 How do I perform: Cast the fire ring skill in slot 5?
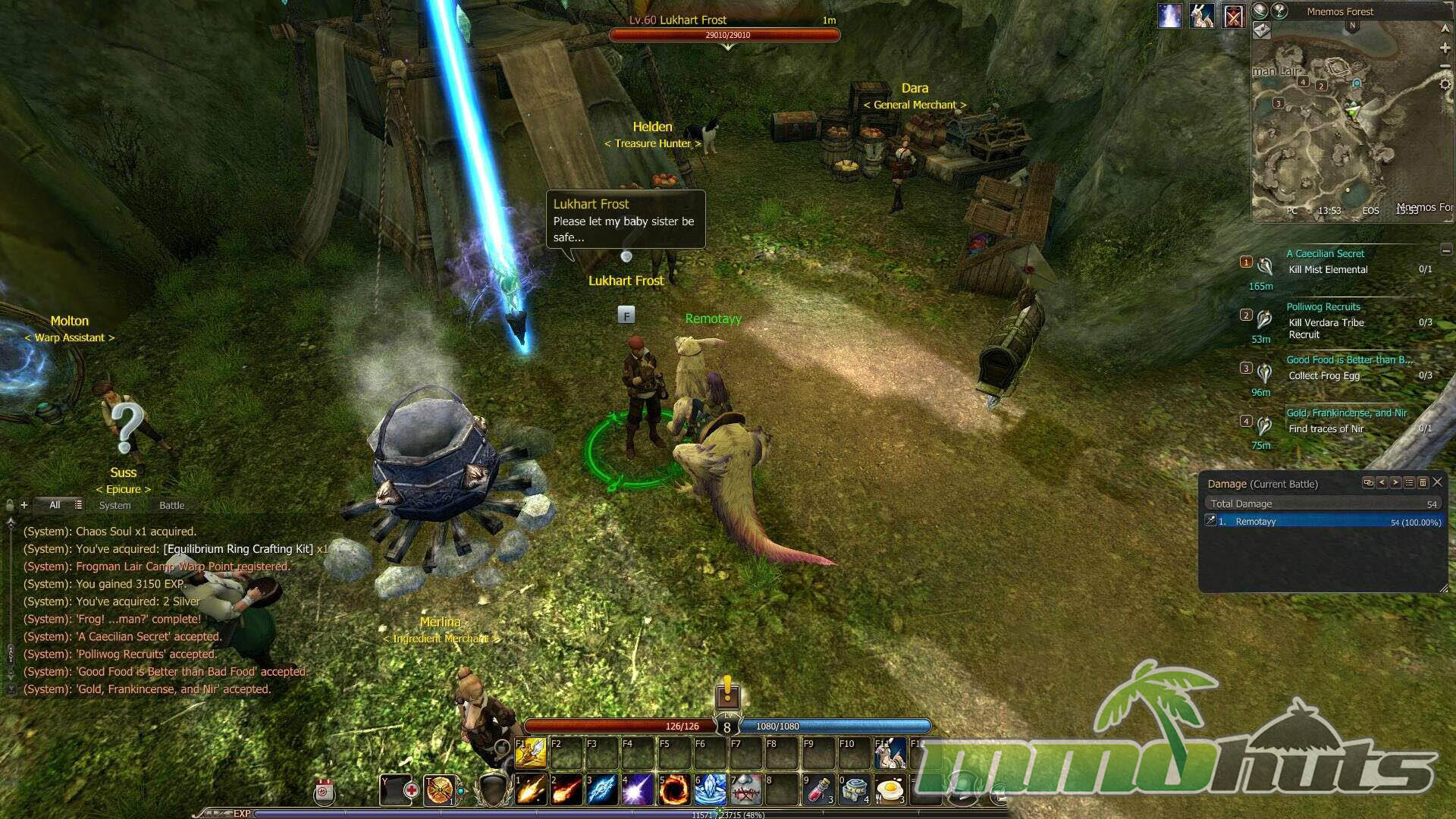point(673,789)
